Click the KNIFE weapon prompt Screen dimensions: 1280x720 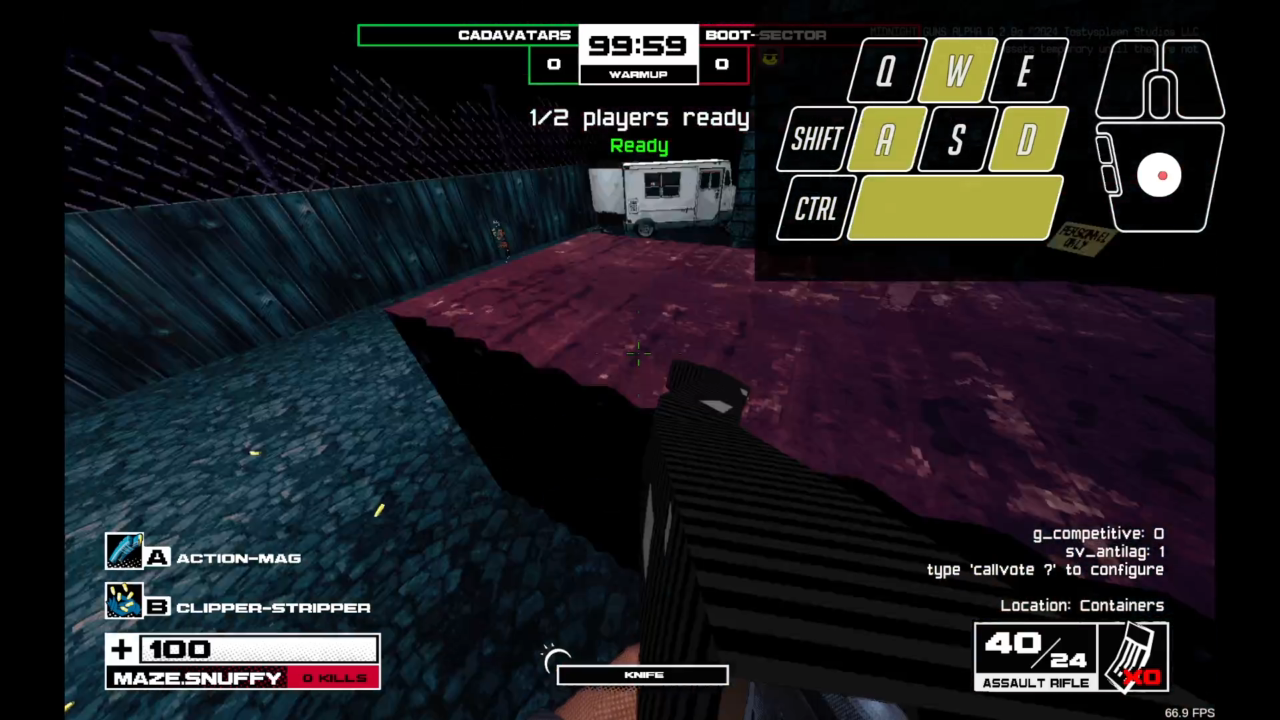(642, 675)
